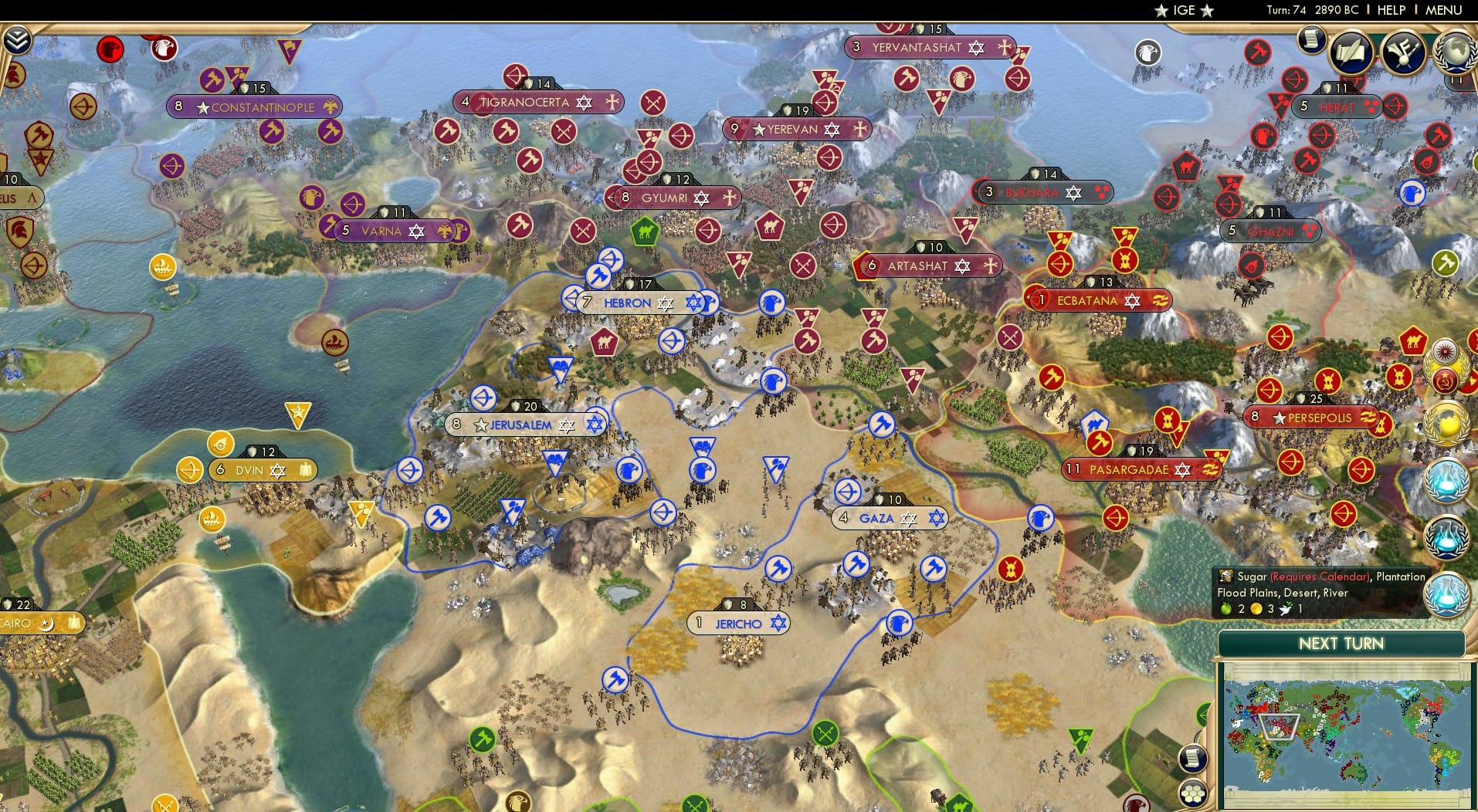Open the scroll icon beside the minimap
This screenshot has height=812, width=1478.
(1192, 759)
